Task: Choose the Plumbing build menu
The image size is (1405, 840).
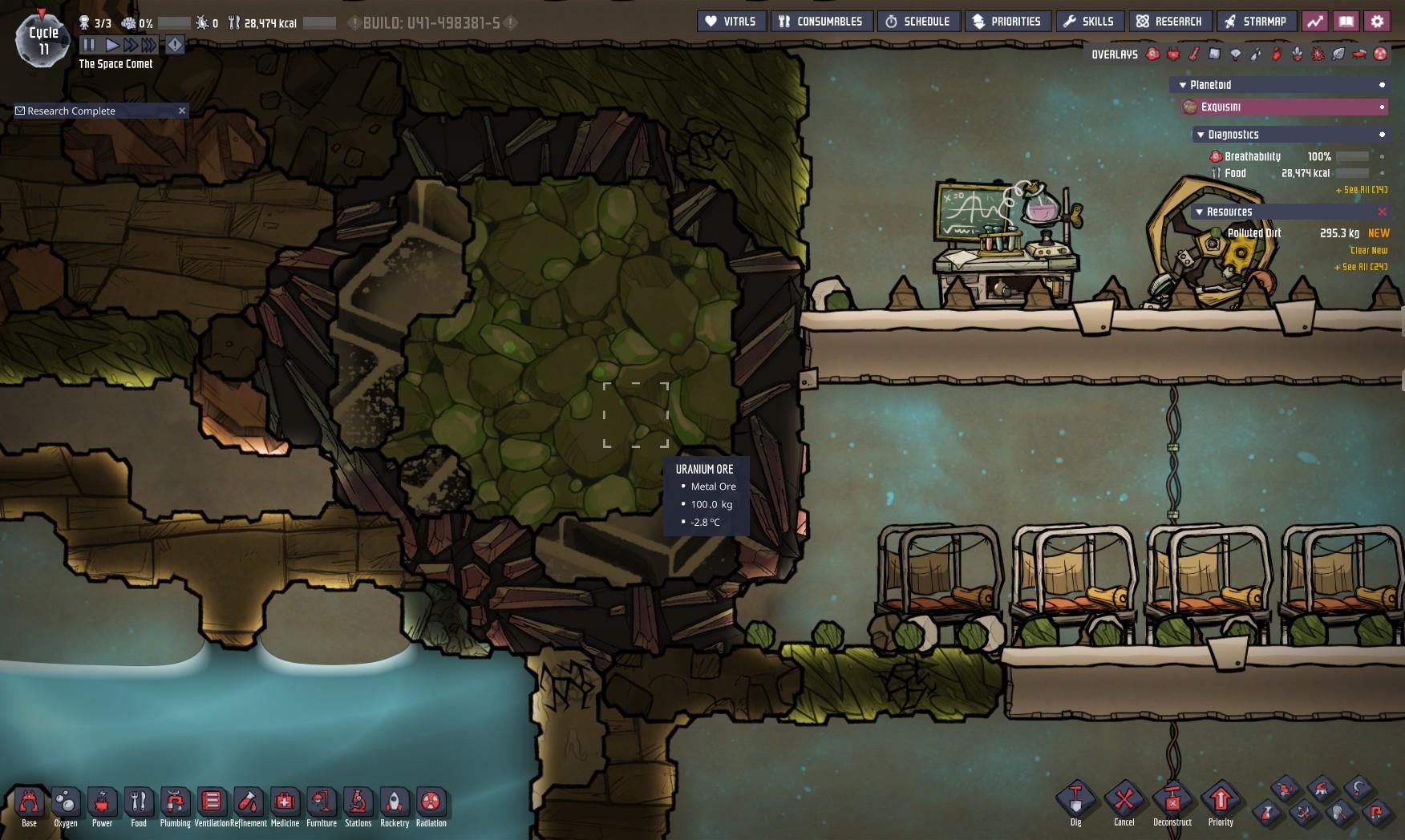Action: click(175, 806)
